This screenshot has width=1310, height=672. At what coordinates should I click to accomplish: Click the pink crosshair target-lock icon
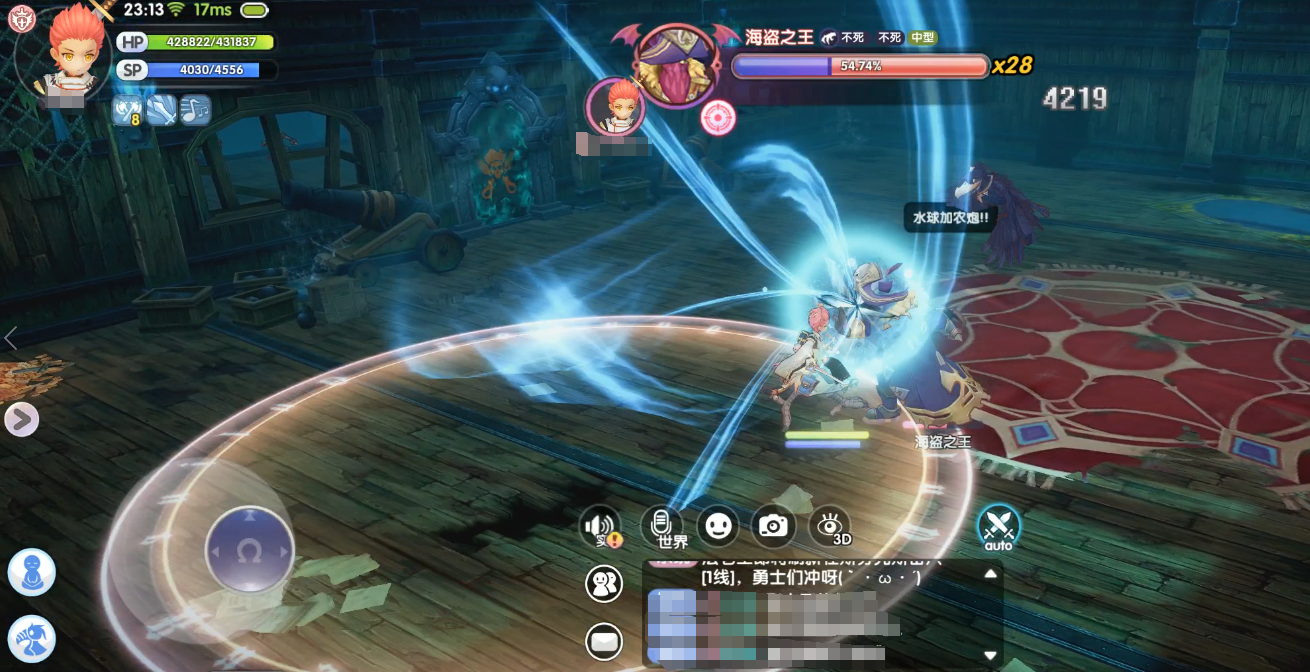(718, 118)
